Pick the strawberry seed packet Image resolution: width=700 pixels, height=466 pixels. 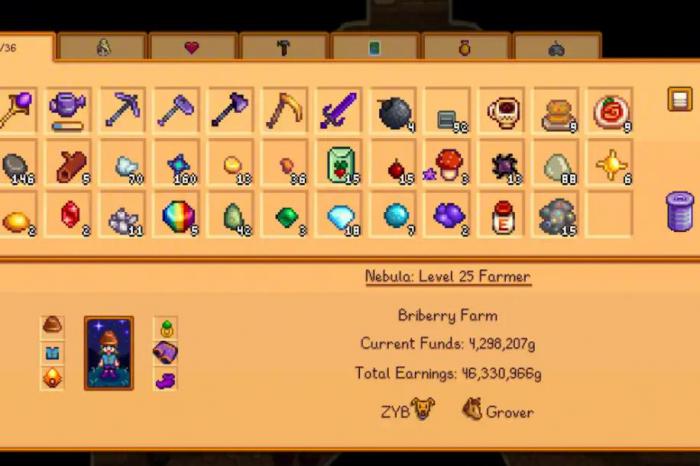pos(340,165)
